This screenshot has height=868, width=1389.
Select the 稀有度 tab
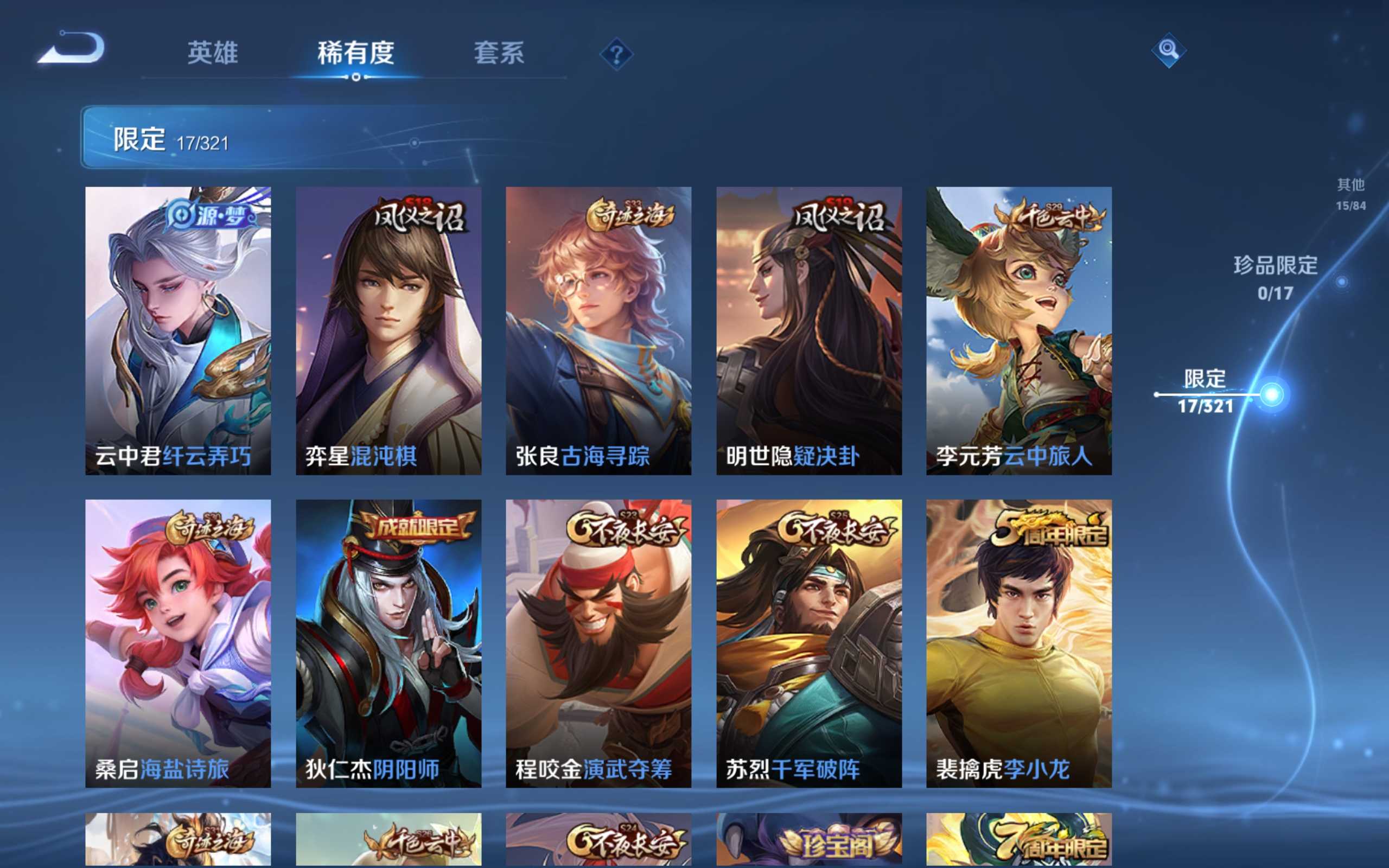(x=356, y=53)
